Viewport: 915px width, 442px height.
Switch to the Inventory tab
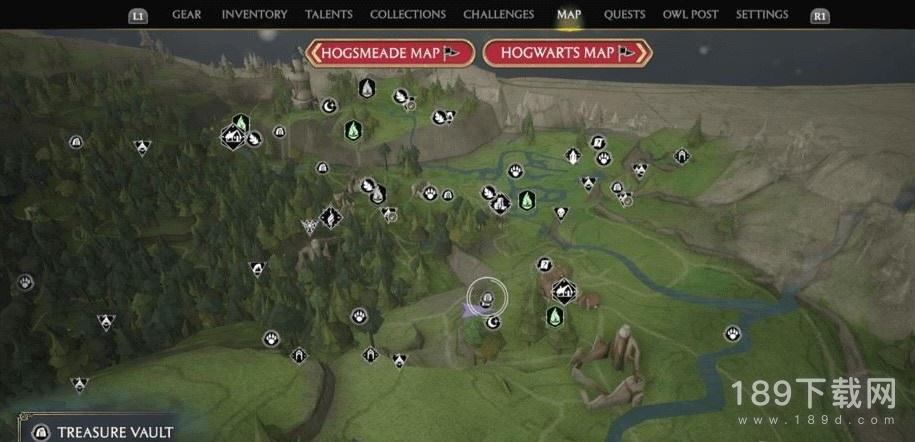(254, 15)
